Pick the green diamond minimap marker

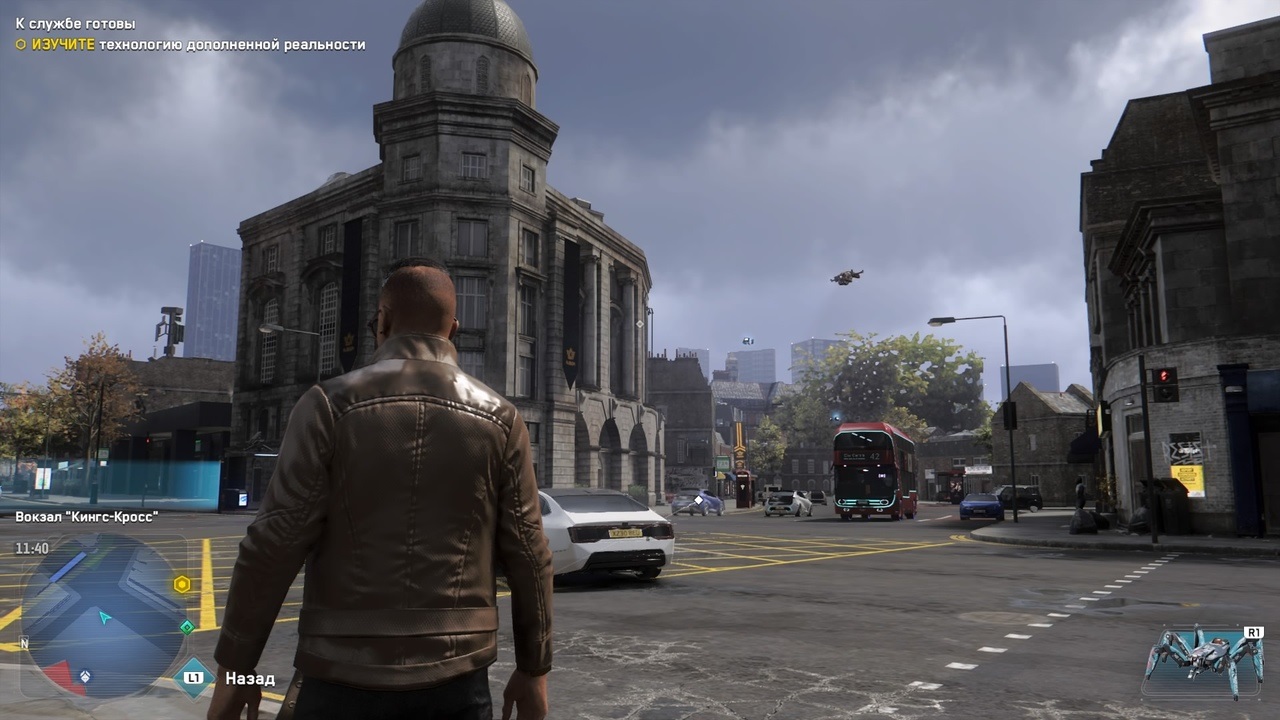(187, 627)
